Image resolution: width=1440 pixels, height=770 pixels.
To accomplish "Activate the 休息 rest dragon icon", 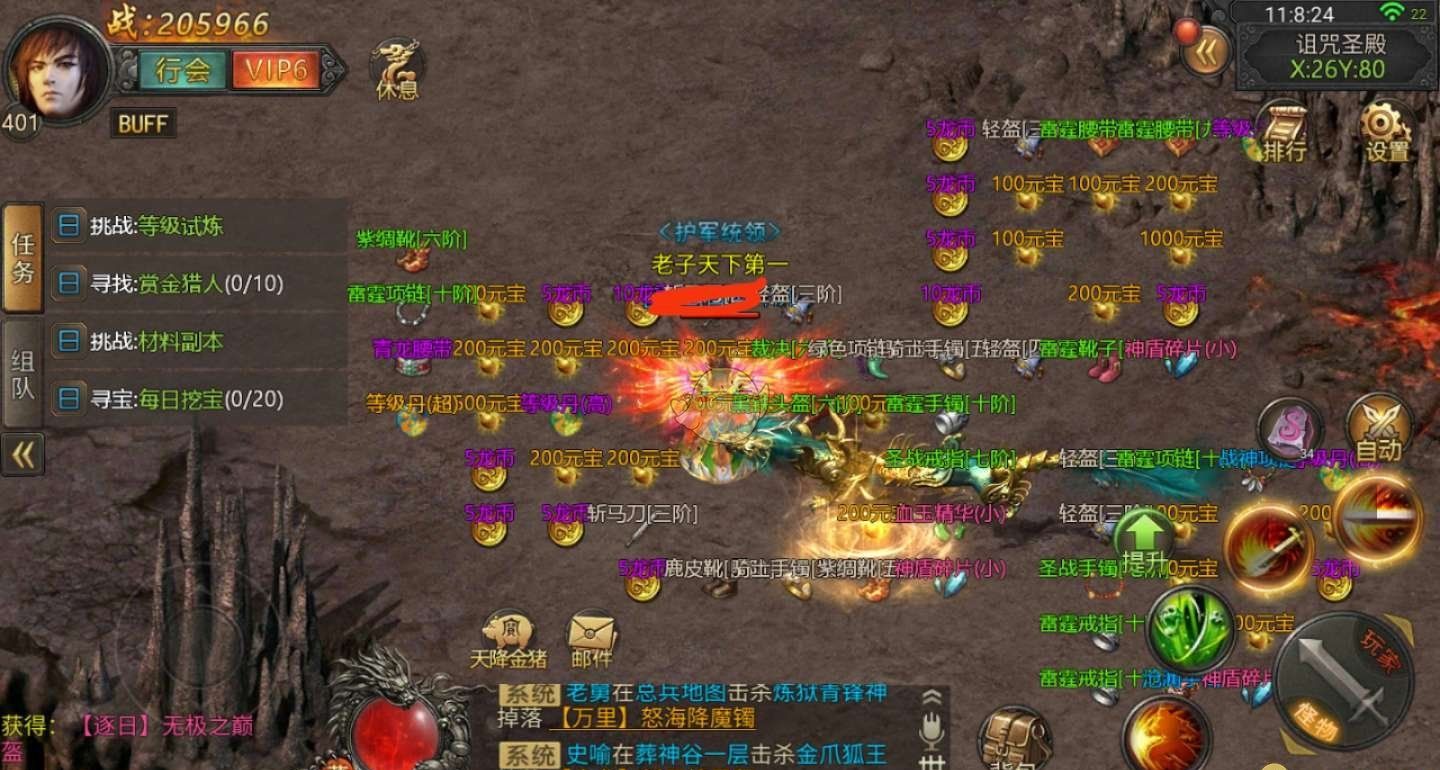I will pos(396,68).
